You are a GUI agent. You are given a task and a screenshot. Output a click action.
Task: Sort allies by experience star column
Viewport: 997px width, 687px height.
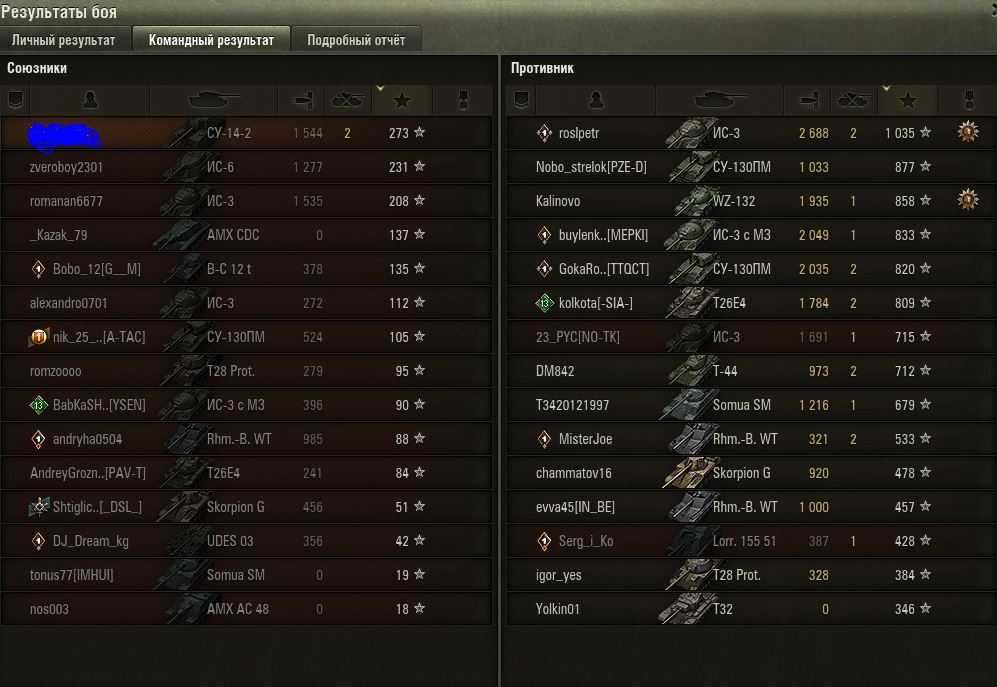(x=403, y=100)
